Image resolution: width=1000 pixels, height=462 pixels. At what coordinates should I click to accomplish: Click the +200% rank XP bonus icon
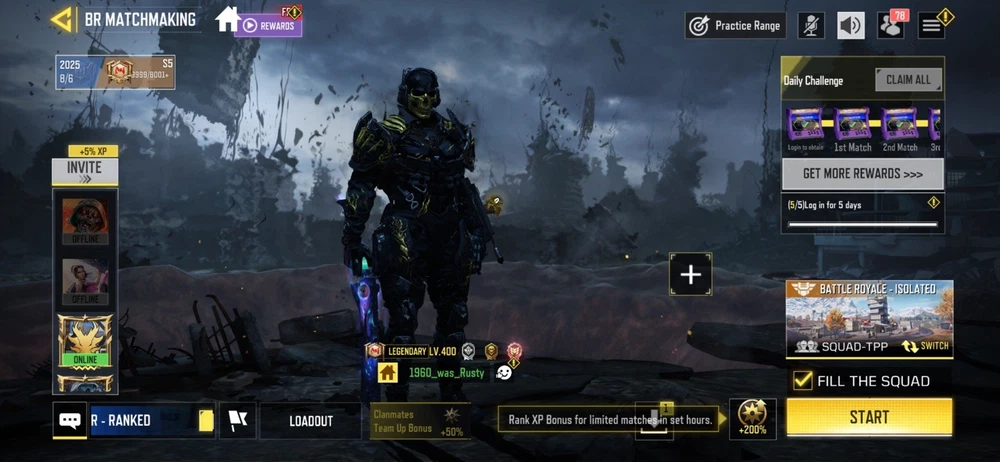tap(752, 418)
